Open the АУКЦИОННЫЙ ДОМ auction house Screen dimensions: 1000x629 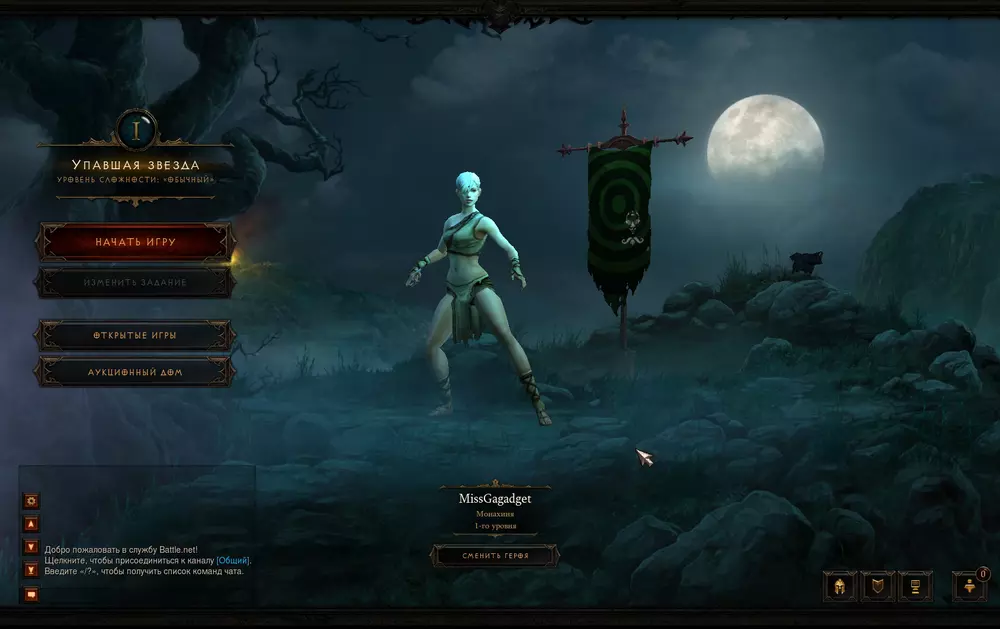136,371
